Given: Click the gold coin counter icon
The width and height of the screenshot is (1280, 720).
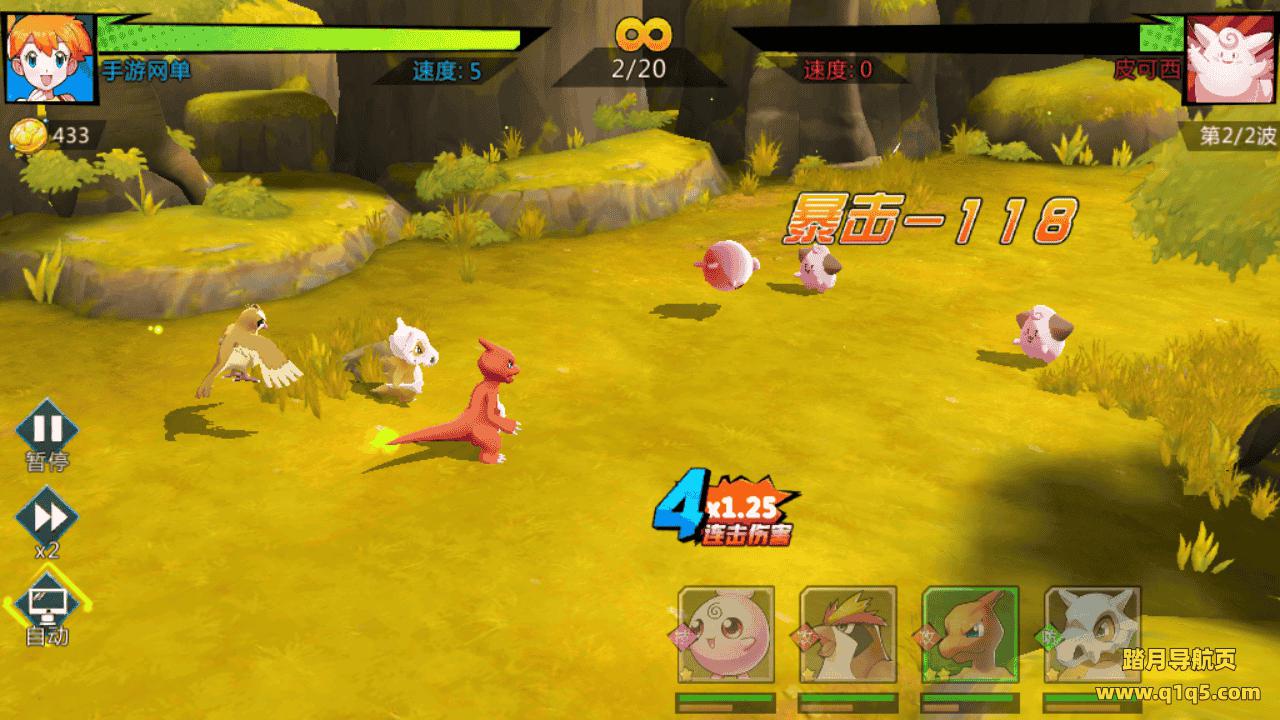Looking at the screenshot, I should click(28, 135).
